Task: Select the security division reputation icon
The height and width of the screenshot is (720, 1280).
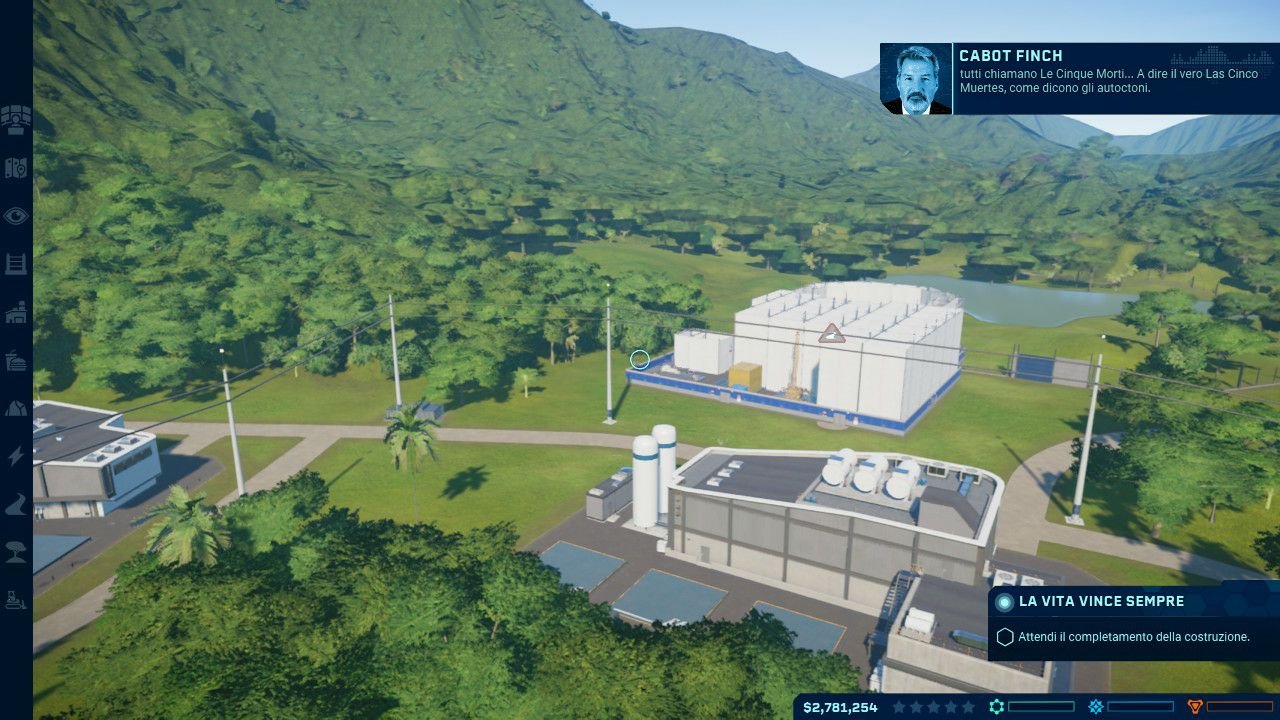Action: [1194, 707]
